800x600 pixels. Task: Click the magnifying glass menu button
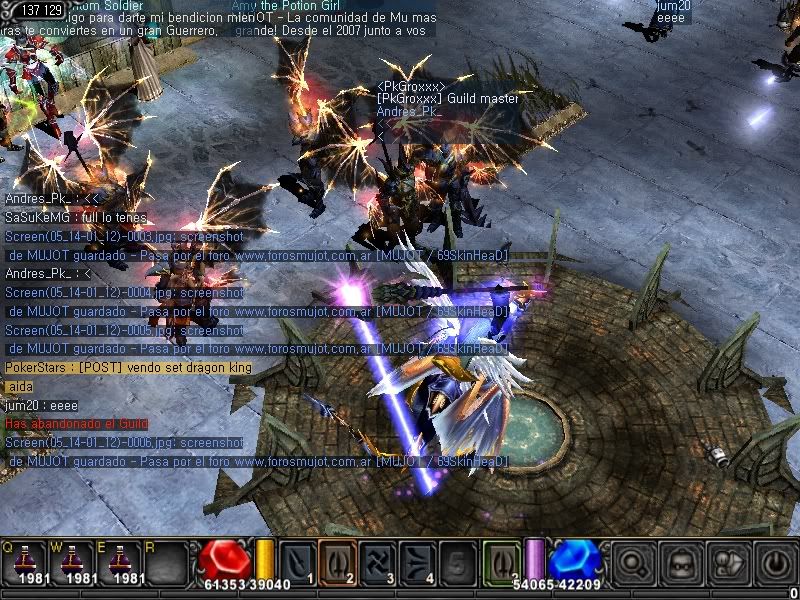632,563
